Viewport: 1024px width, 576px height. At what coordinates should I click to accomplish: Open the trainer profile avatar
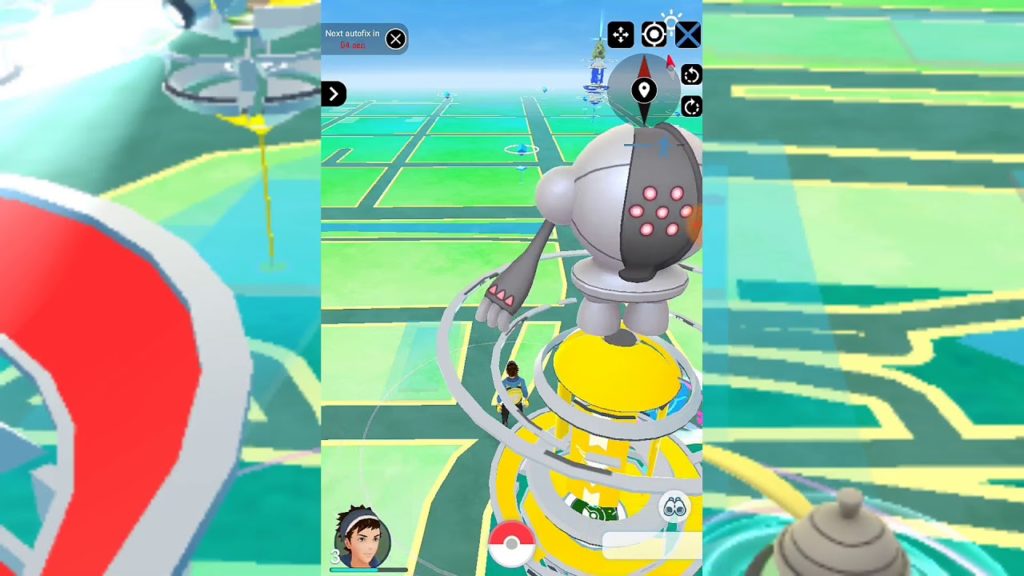tap(360, 538)
